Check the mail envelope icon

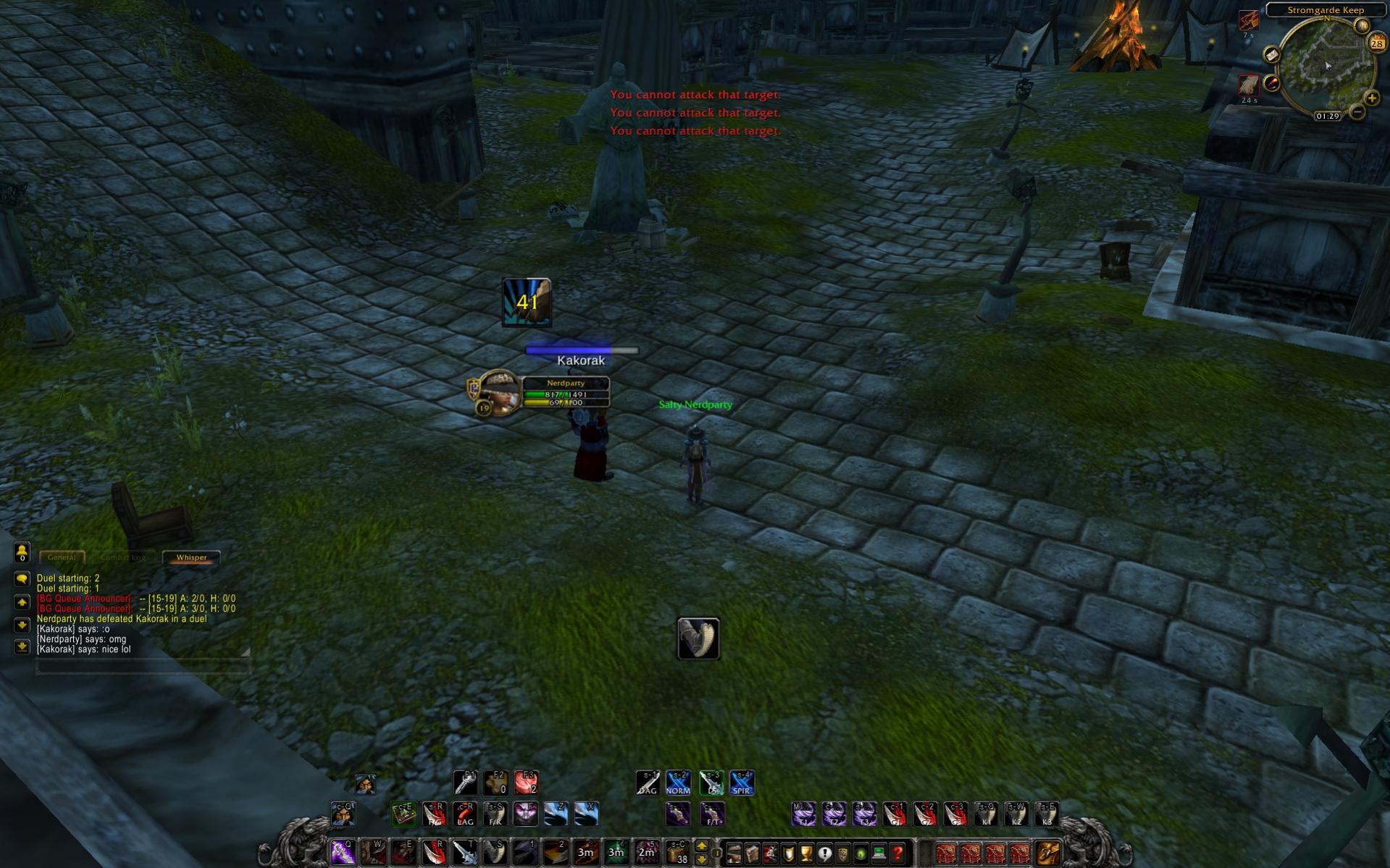click(x=1271, y=55)
